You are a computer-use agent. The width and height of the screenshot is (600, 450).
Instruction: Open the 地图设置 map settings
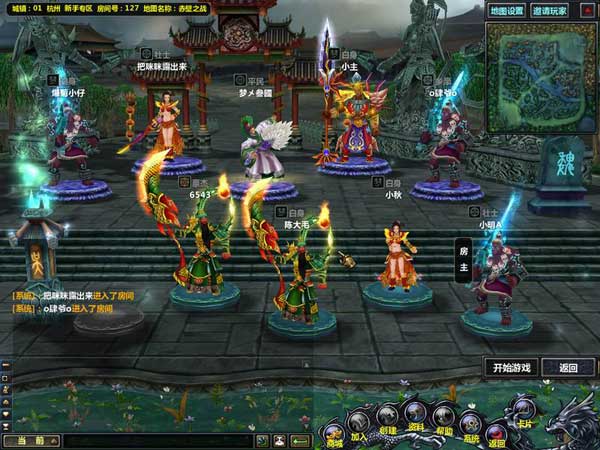coord(507,11)
